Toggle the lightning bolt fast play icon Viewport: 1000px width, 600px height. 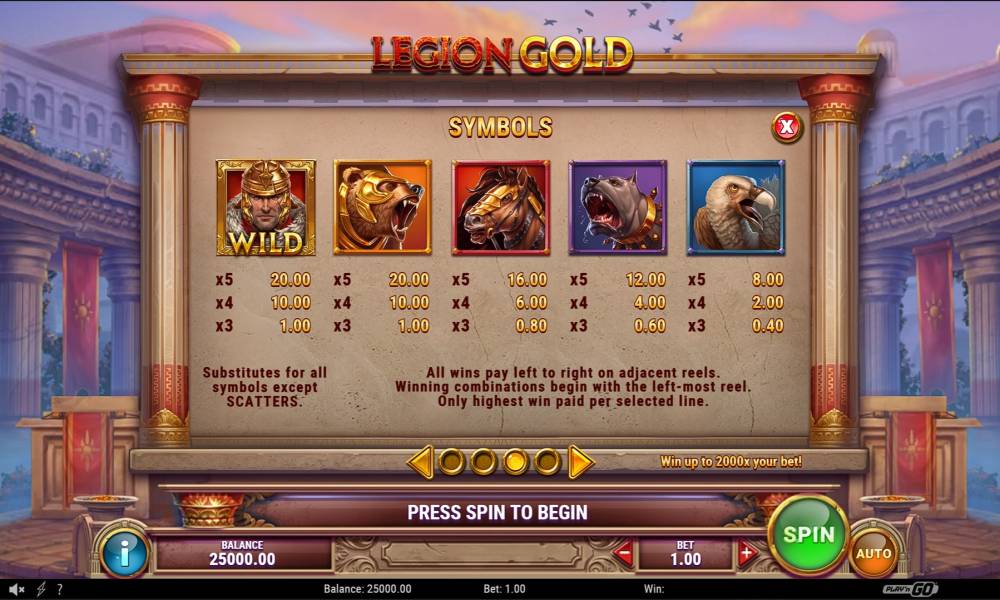41,589
